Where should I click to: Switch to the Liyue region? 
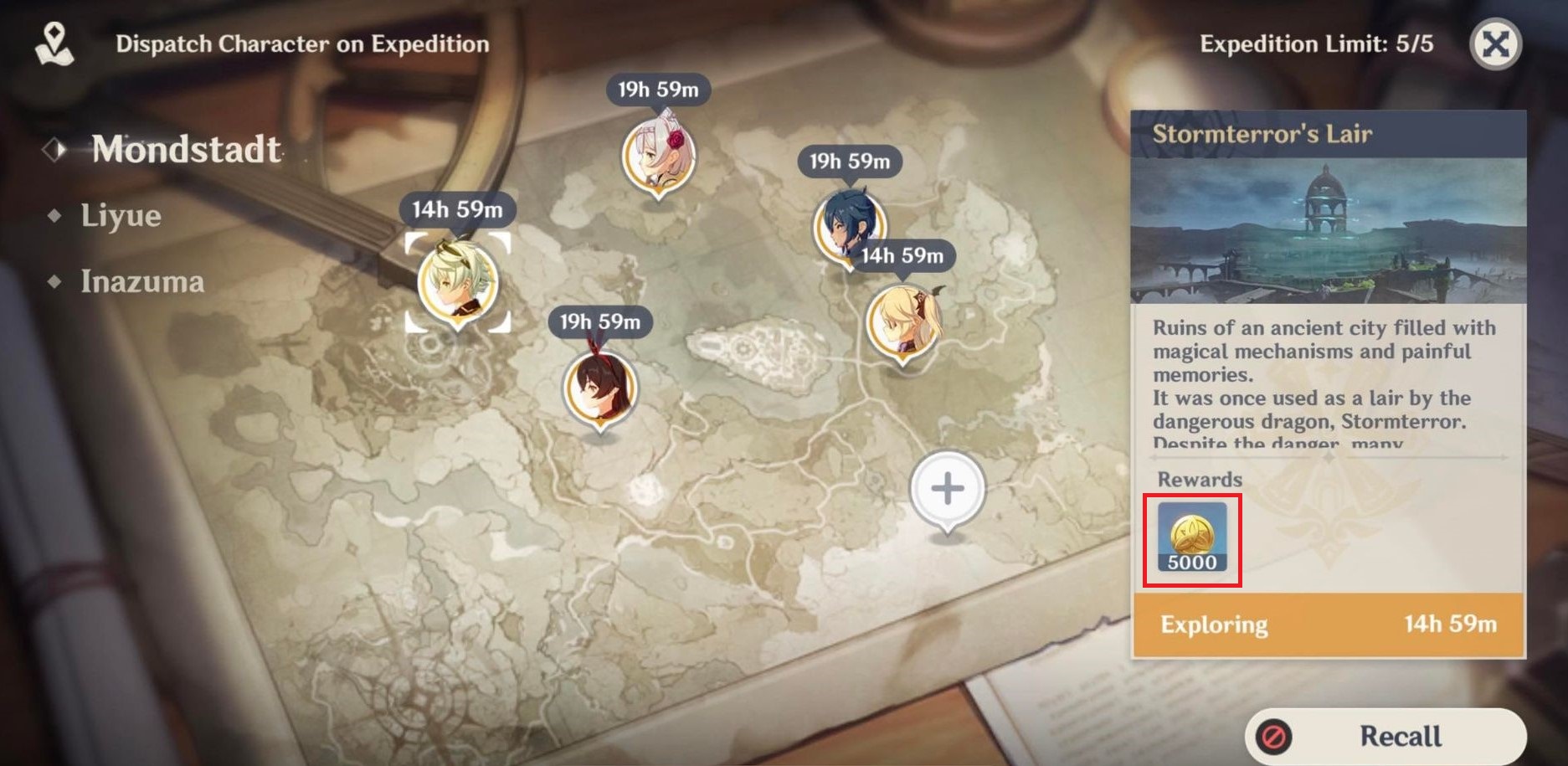121,216
